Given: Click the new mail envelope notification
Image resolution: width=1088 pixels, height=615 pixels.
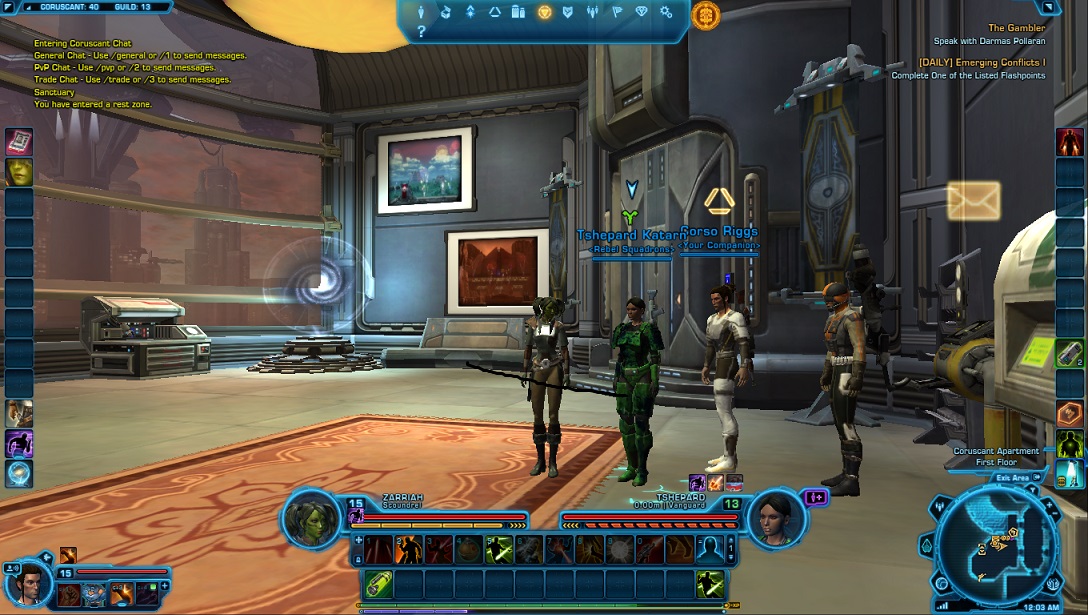Looking at the screenshot, I should point(973,201).
